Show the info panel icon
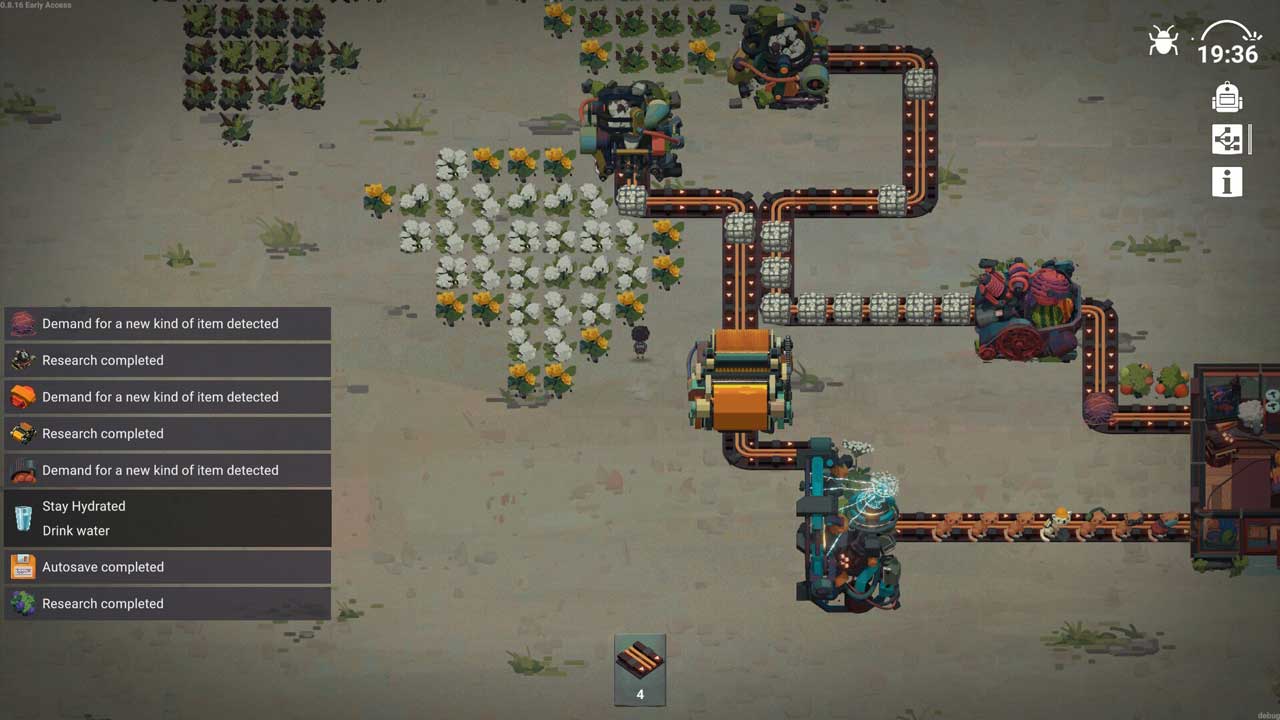This screenshot has height=720, width=1280. click(x=1227, y=182)
